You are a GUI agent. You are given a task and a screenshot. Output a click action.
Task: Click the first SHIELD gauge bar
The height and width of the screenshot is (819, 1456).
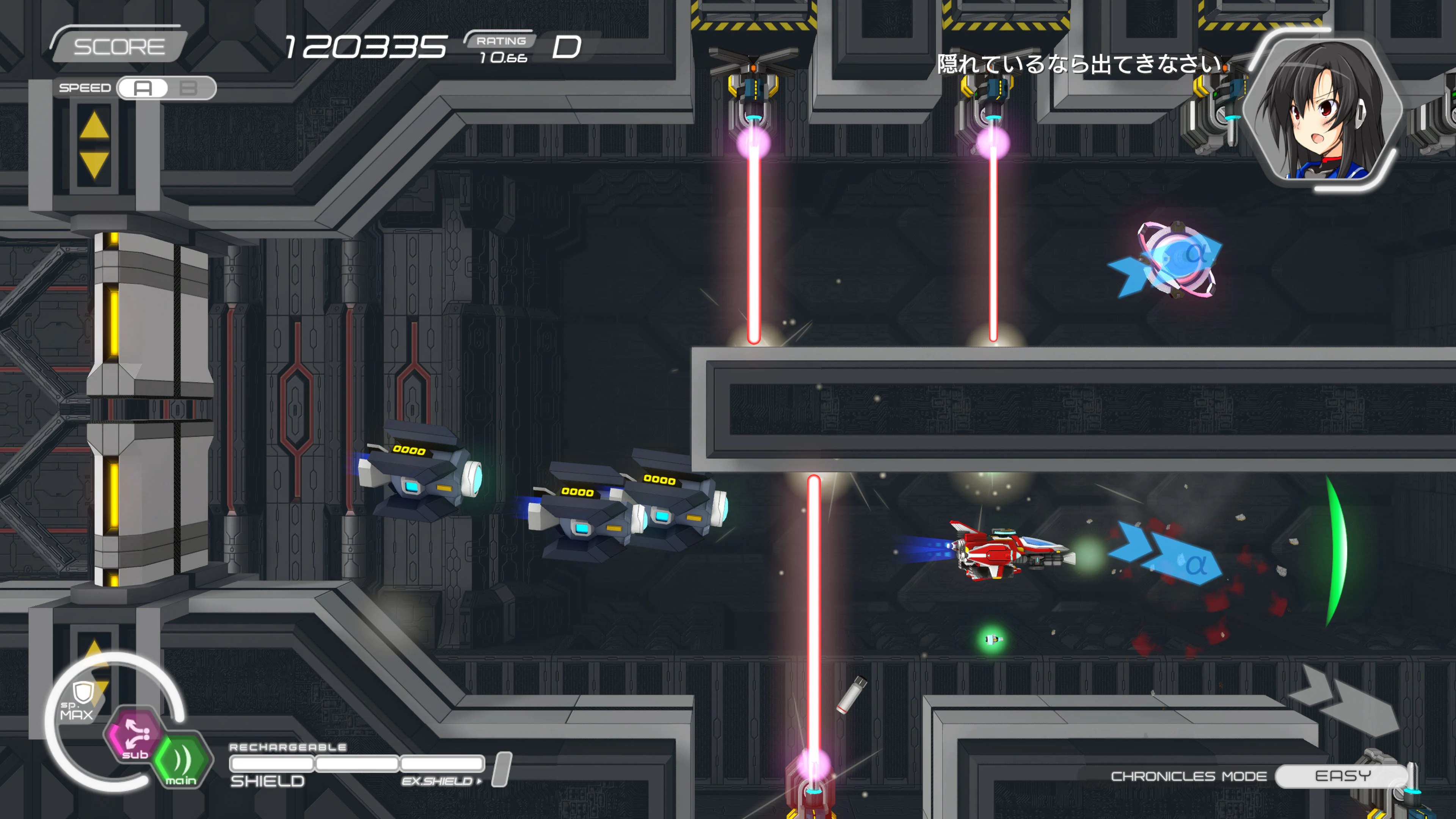(x=271, y=763)
